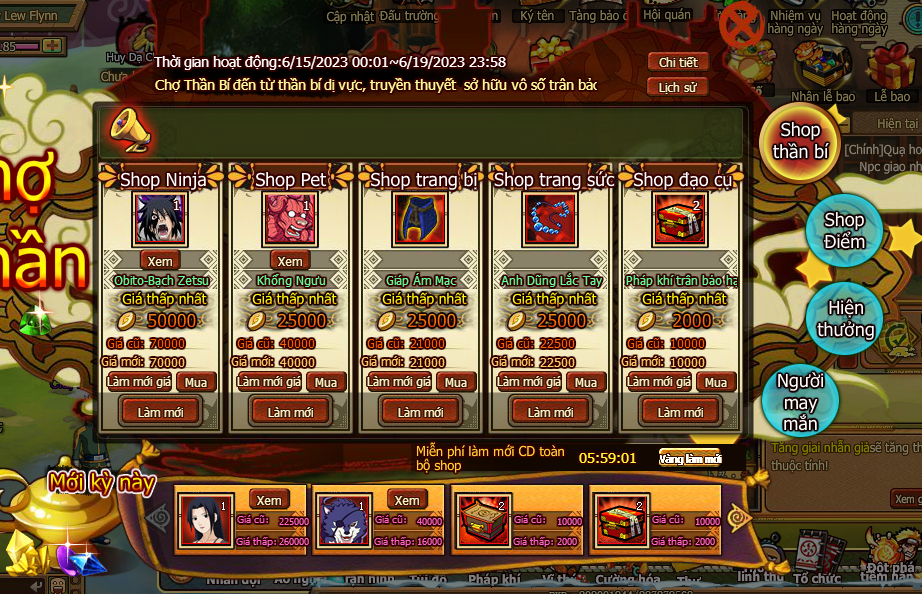Switch to the Shop Điểm tab

pyautogui.click(x=844, y=230)
